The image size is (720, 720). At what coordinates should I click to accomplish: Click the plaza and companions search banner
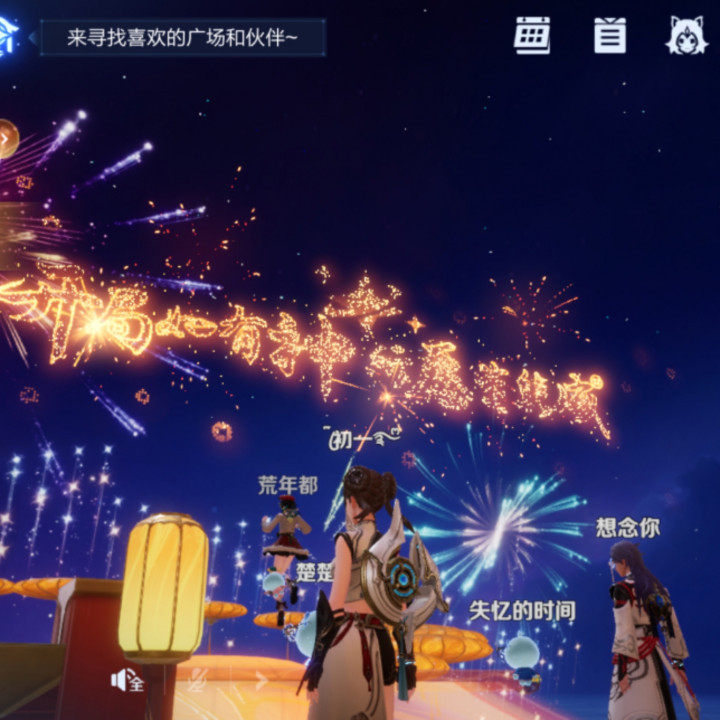point(182,38)
